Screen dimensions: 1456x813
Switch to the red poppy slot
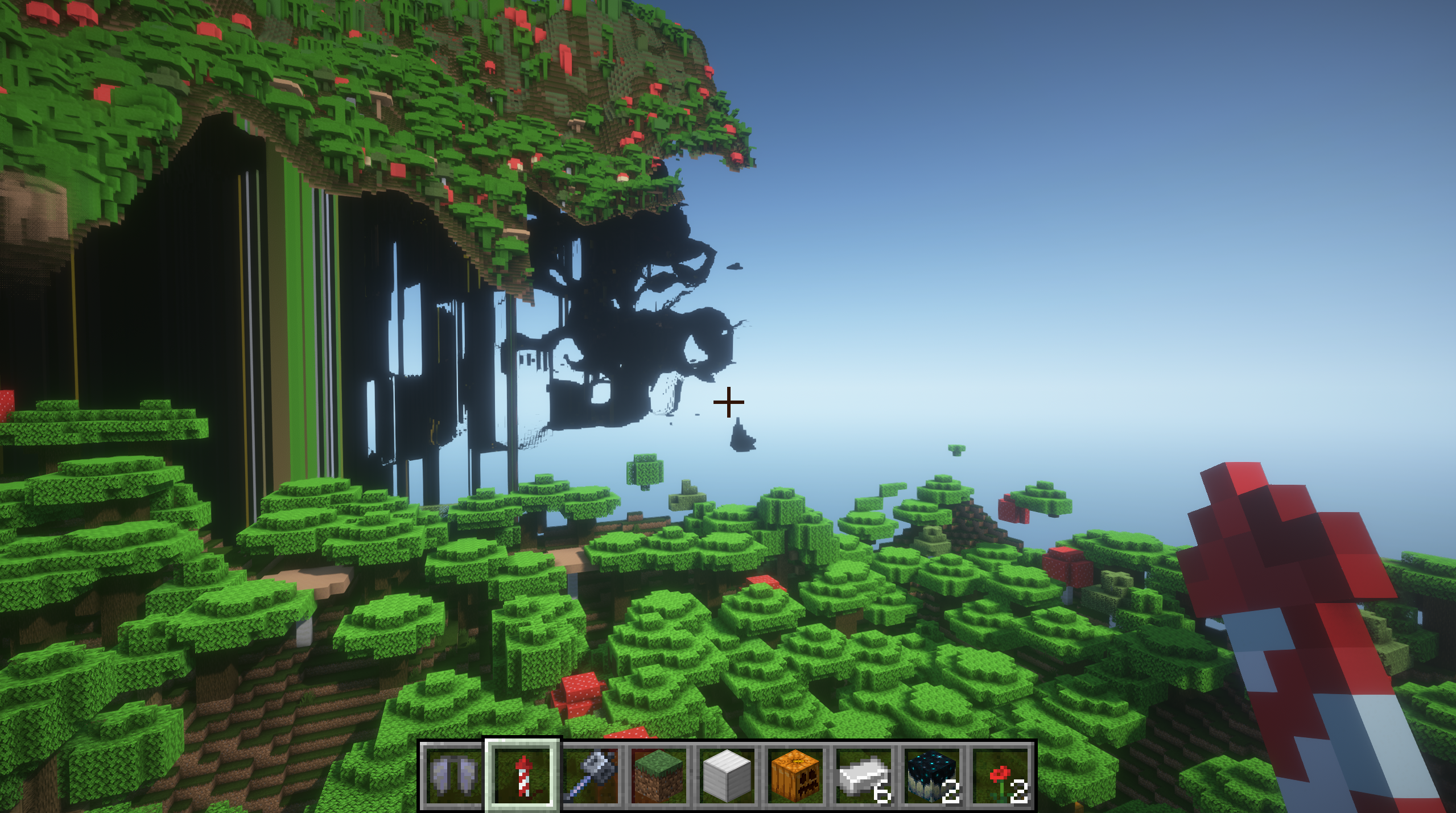tap(1000, 775)
